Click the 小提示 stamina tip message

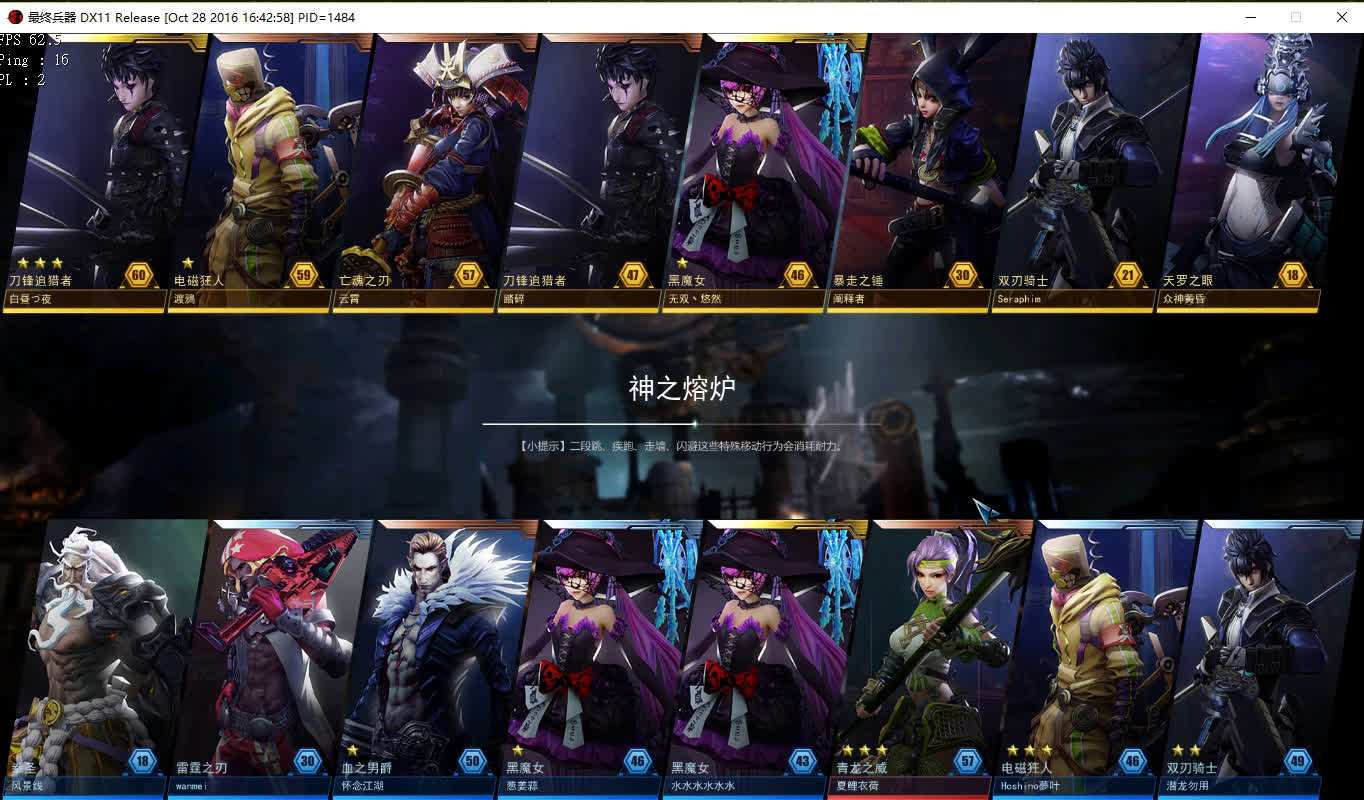[682, 447]
